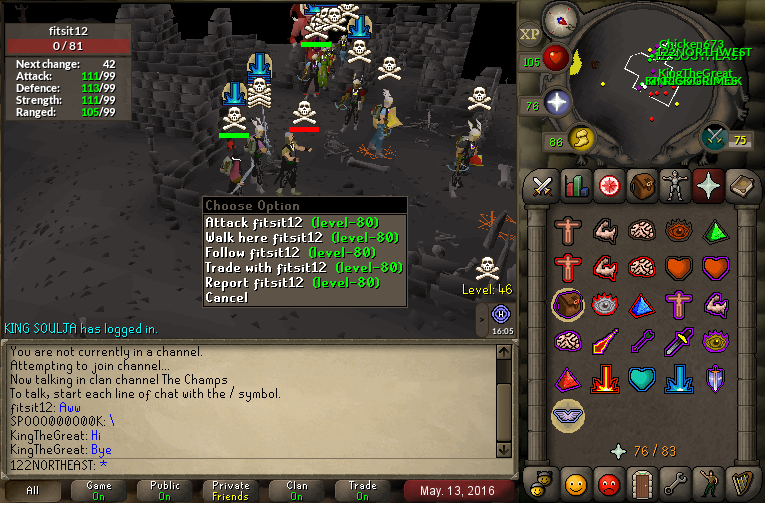Viewport: 775px width, 506px height.
Task: Activate the Redemption heart prayer
Action: pos(642,380)
